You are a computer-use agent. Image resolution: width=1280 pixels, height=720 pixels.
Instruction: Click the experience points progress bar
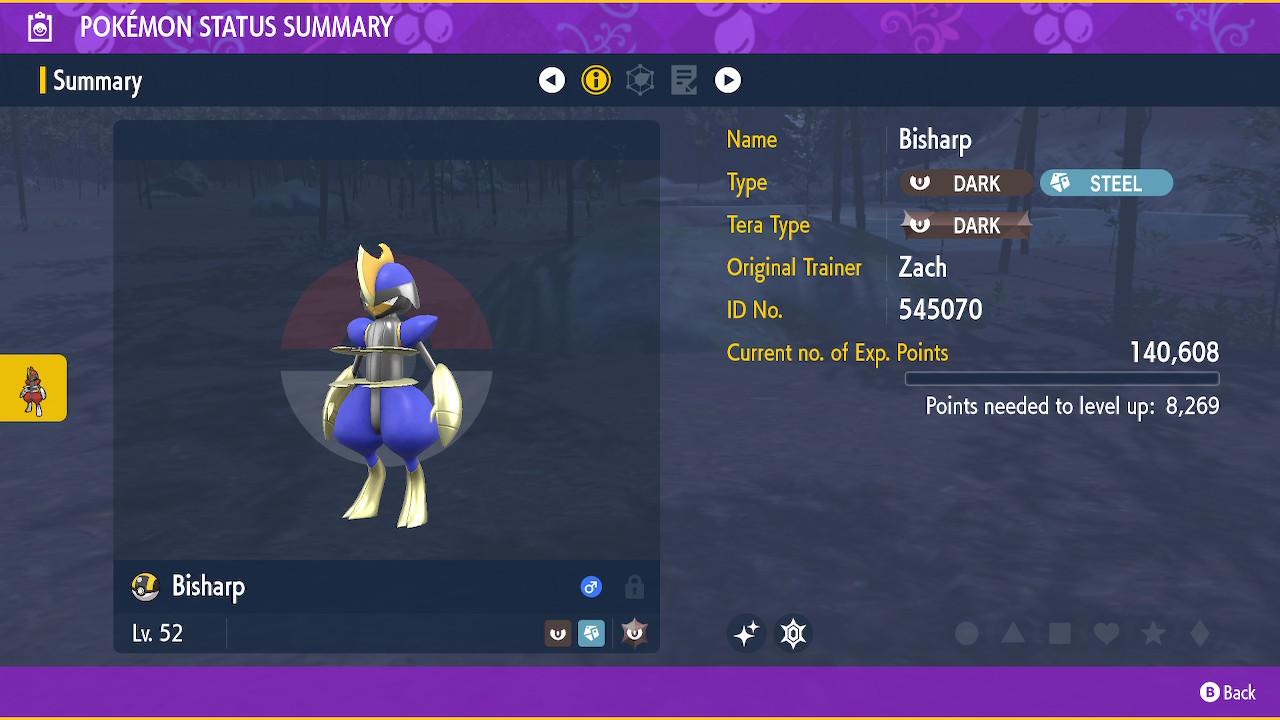point(1062,378)
